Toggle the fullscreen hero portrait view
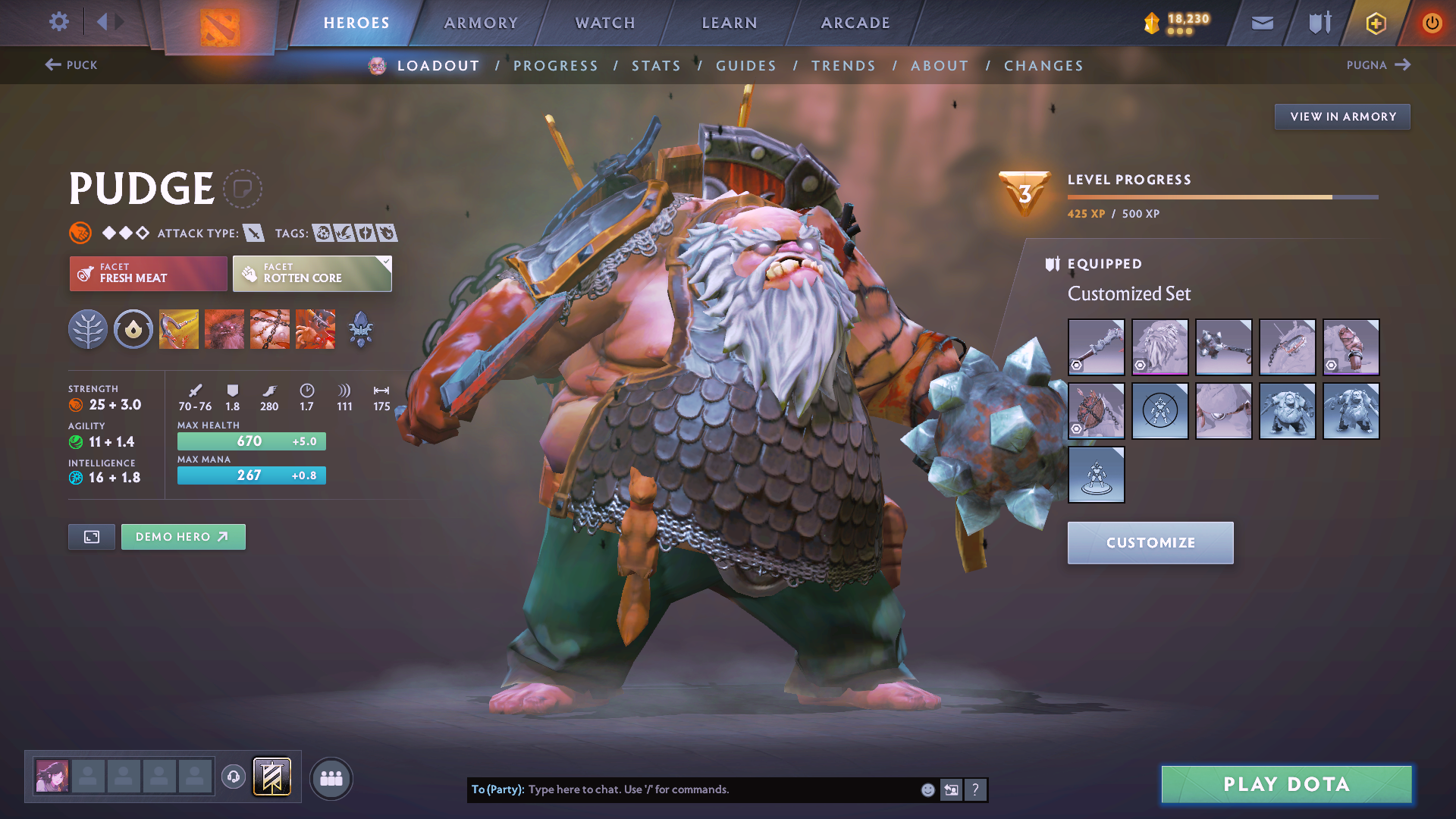Image resolution: width=1456 pixels, height=819 pixels. [x=91, y=536]
